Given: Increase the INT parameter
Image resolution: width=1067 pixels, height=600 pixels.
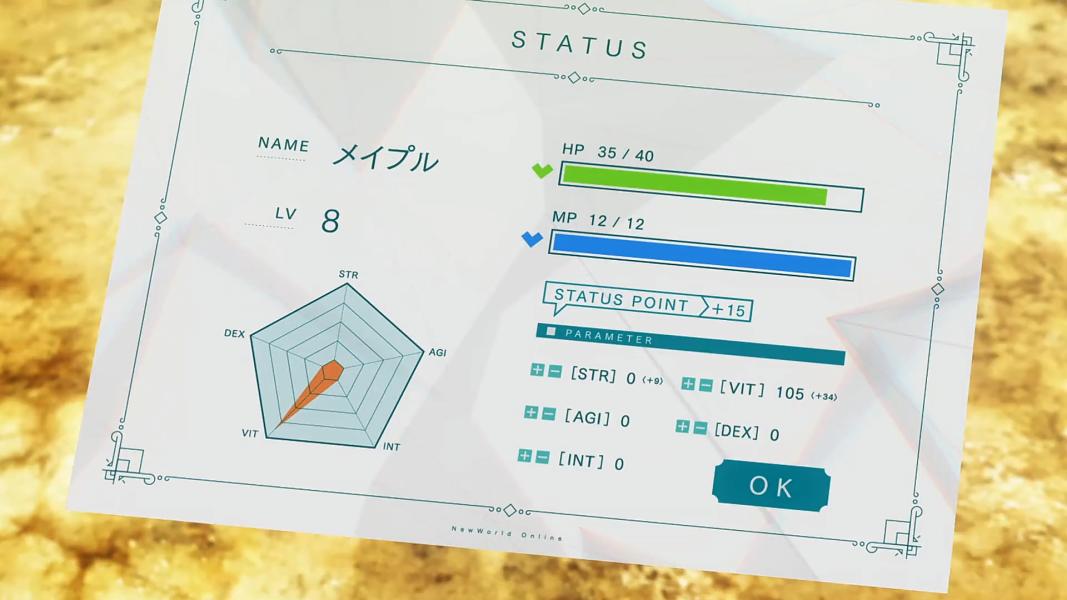Looking at the screenshot, I should pyautogui.click(x=526, y=456).
